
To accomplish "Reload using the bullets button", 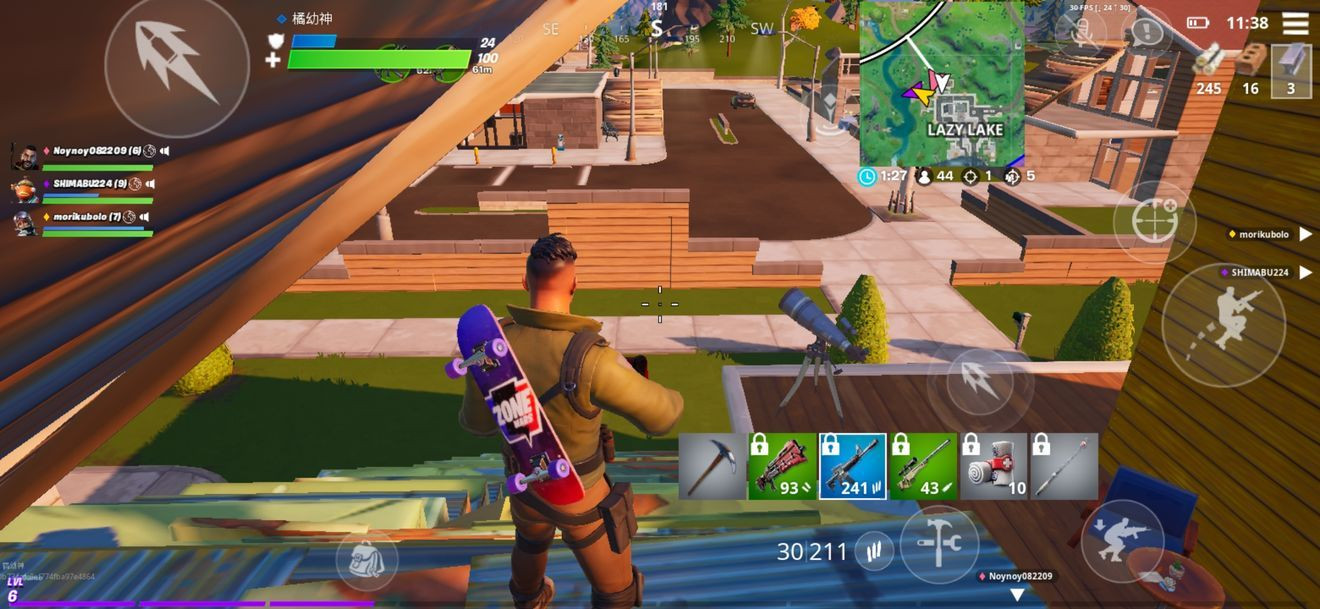I will 874,551.
